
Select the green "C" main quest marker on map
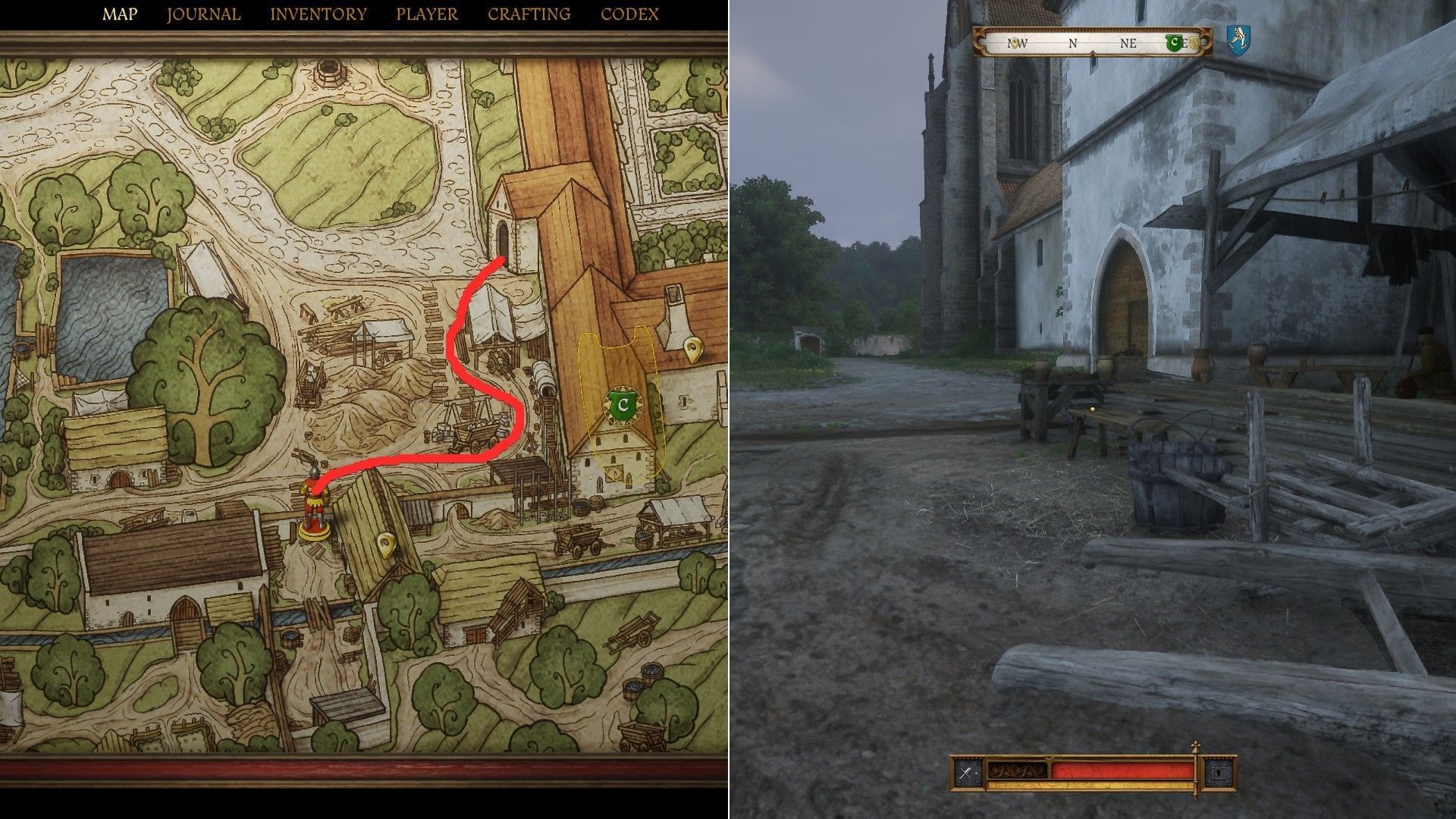(x=622, y=405)
